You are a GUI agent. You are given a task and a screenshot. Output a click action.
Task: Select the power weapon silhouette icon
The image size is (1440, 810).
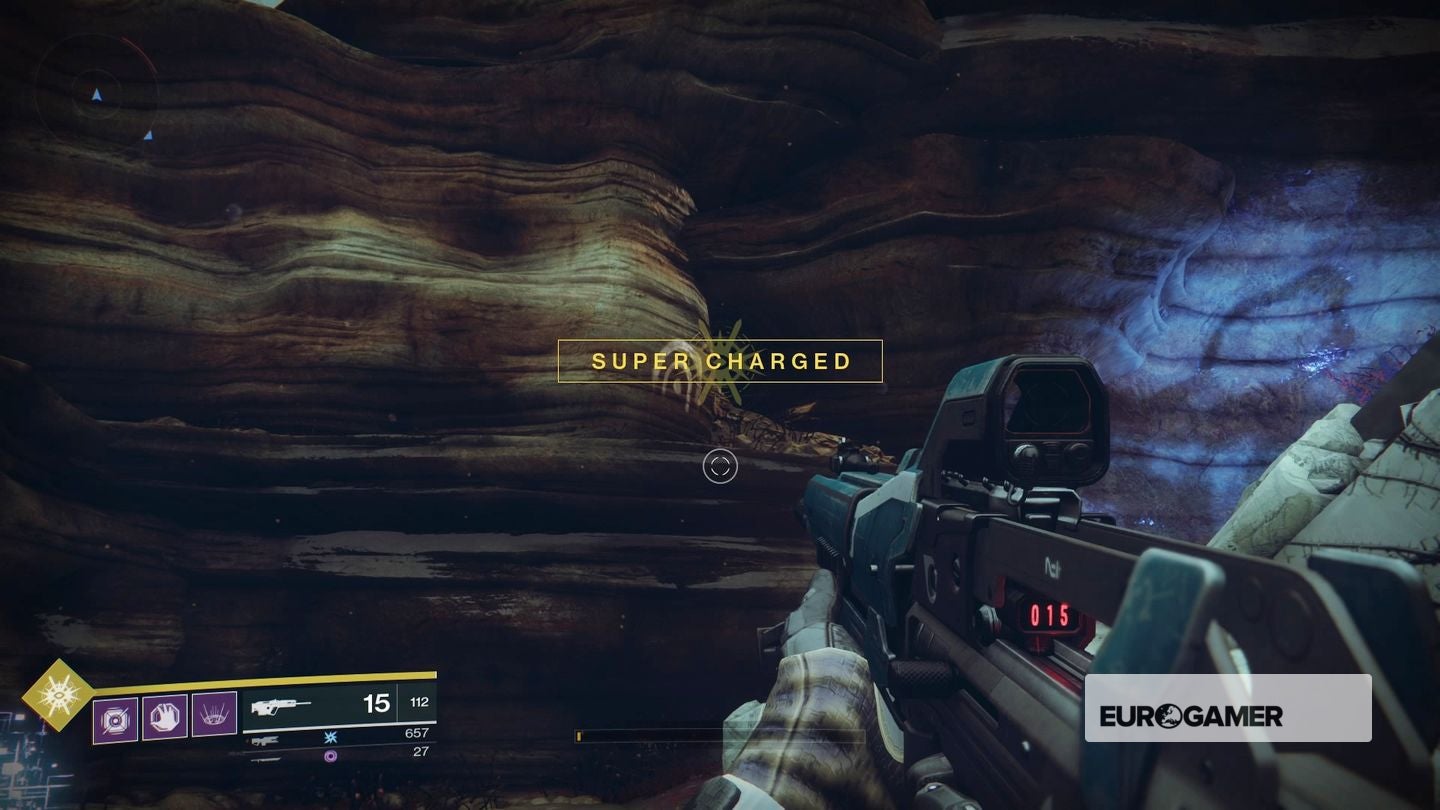(266, 759)
